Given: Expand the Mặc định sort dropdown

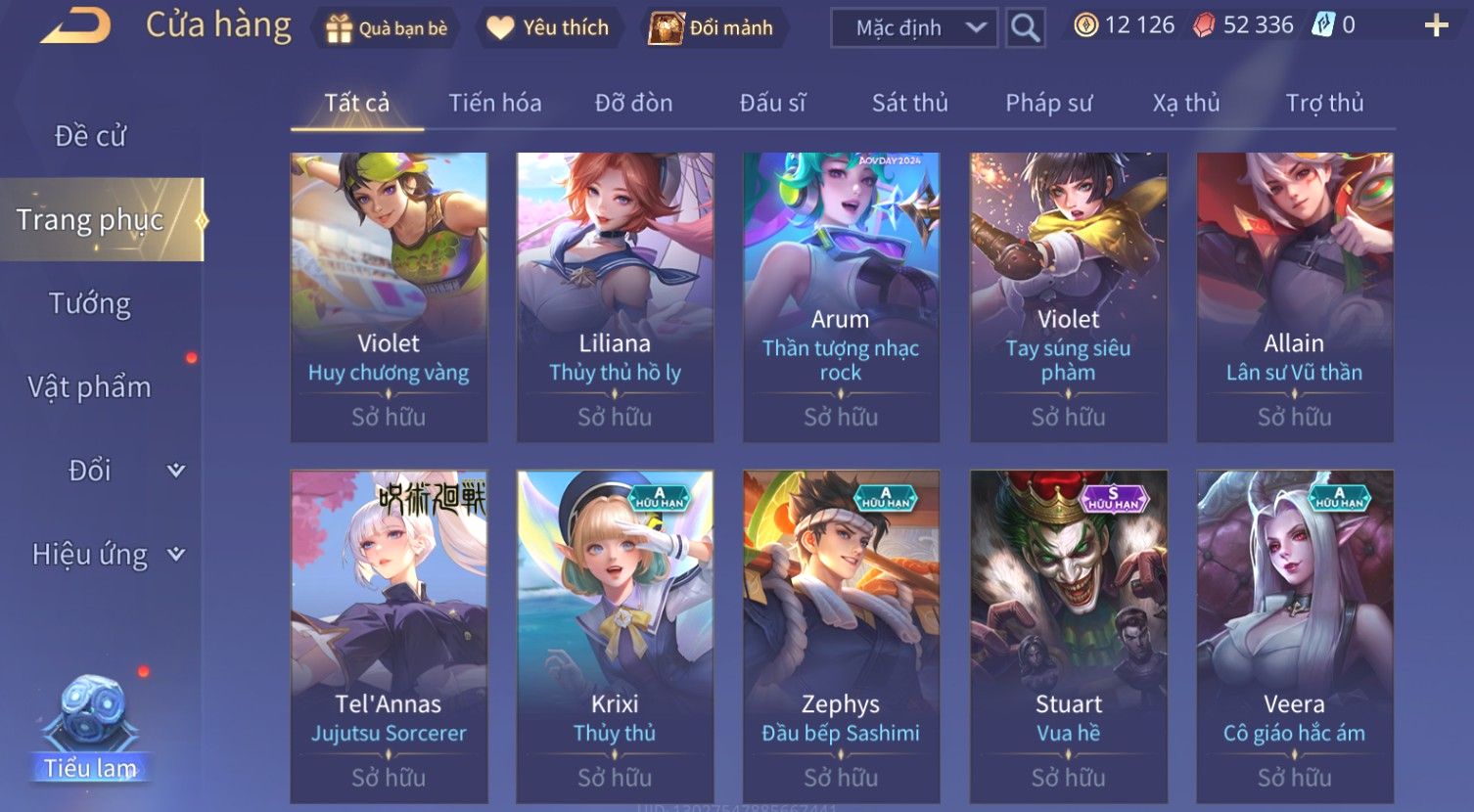Looking at the screenshot, I should pos(913,28).
